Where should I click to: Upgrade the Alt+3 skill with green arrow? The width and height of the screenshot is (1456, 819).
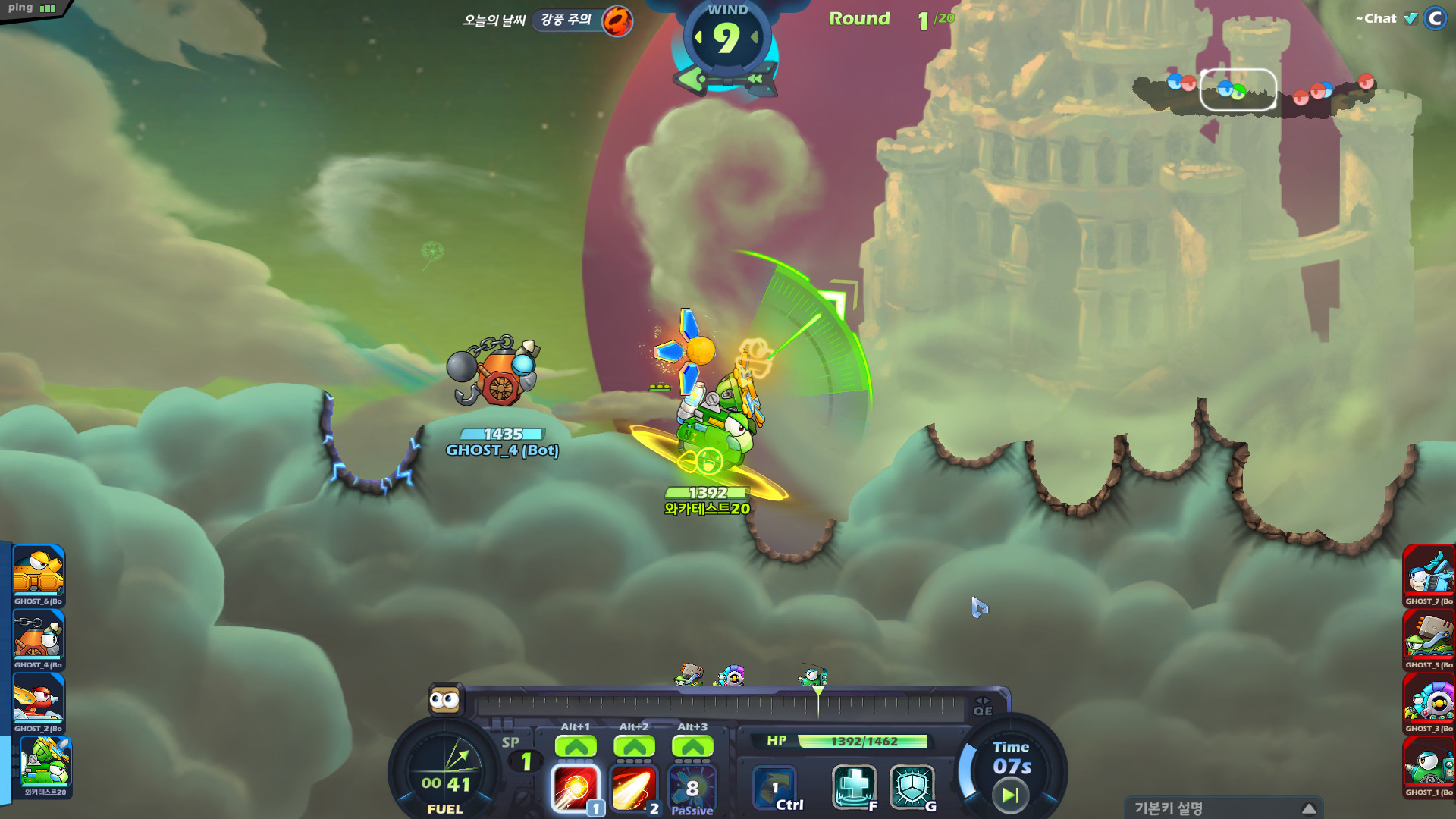tap(692, 747)
